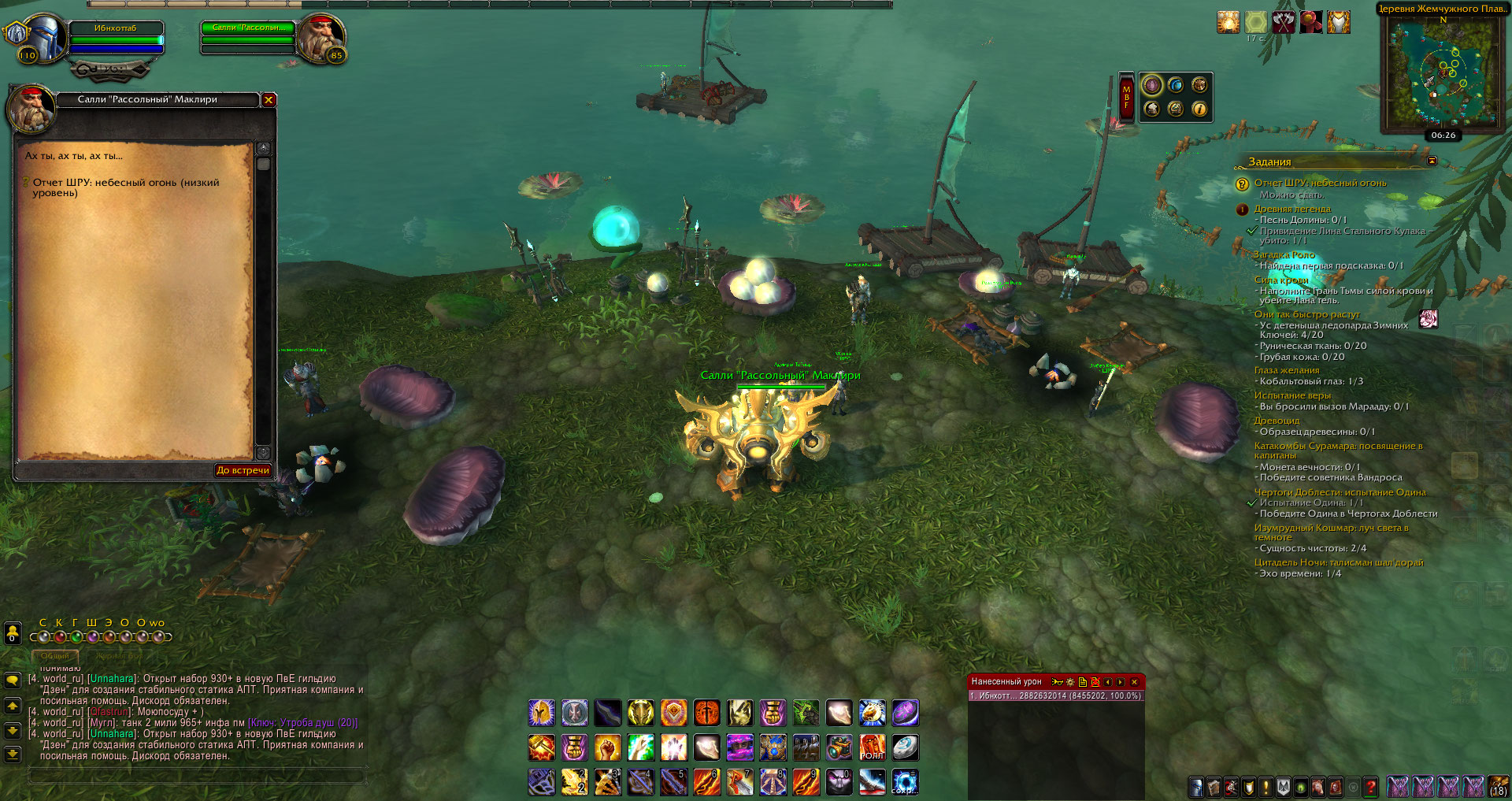Viewport: 1512px width, 801px height.
Task: Open the minimap of Деревня Жемчужного Плавника
Action: point(1443,72)
